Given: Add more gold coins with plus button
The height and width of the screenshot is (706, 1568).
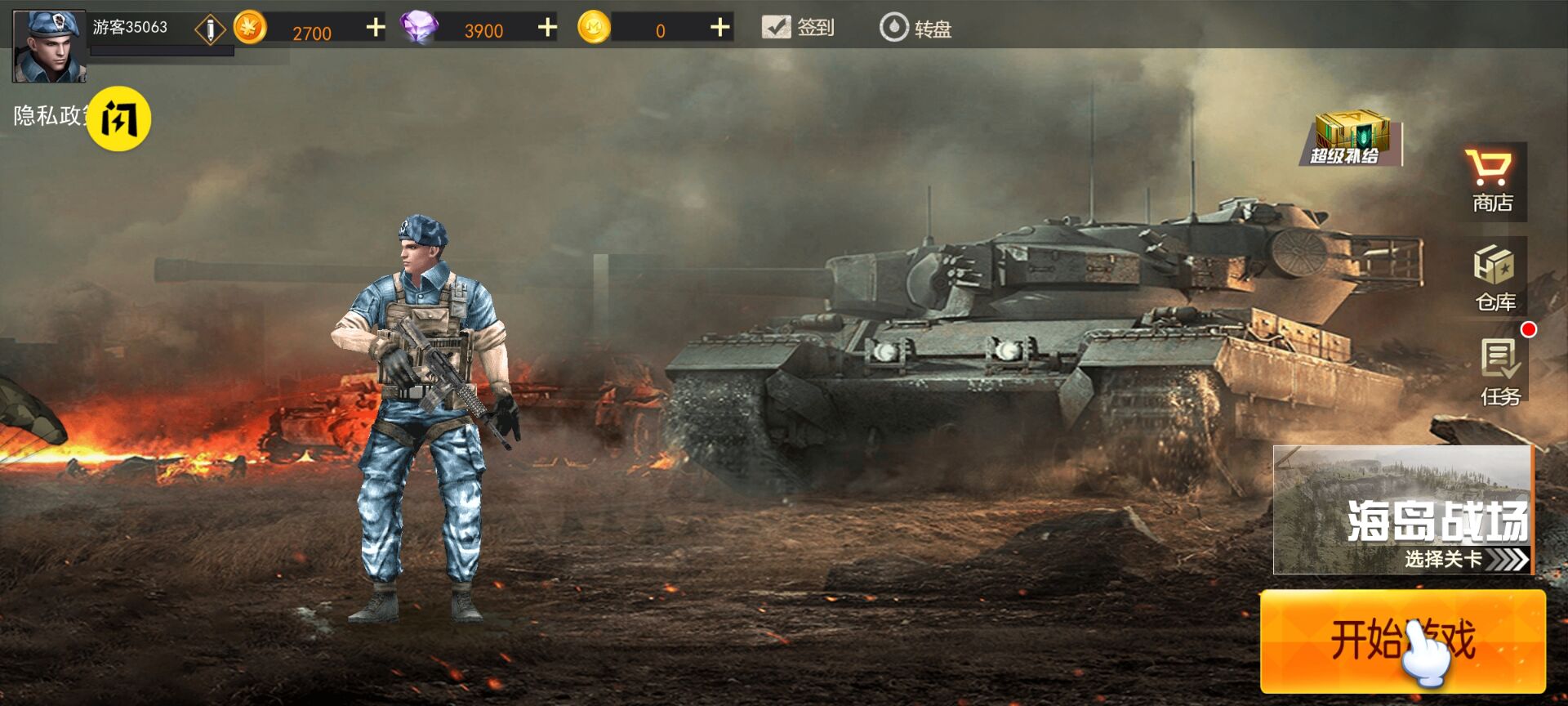Looking at the screenshot, I should click(x=376, y=29).
